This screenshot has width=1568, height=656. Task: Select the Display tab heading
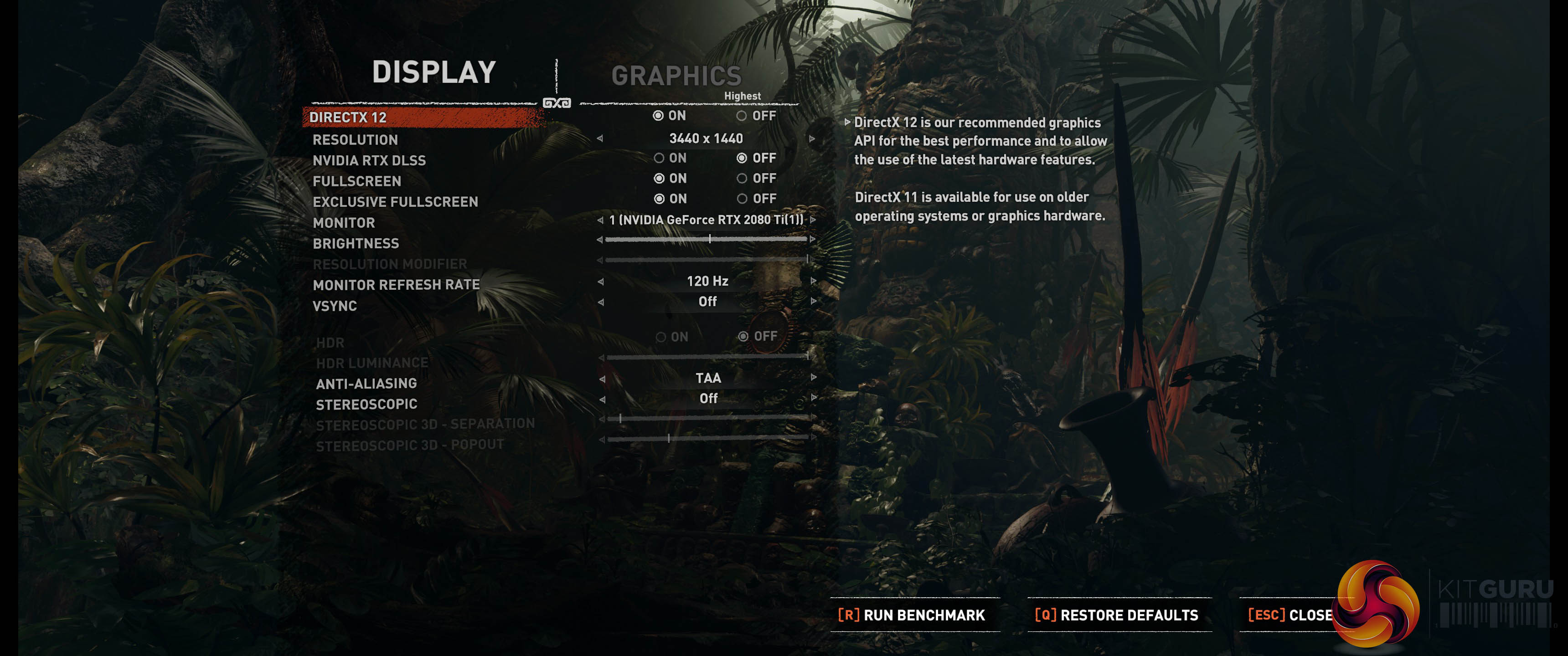434,72
